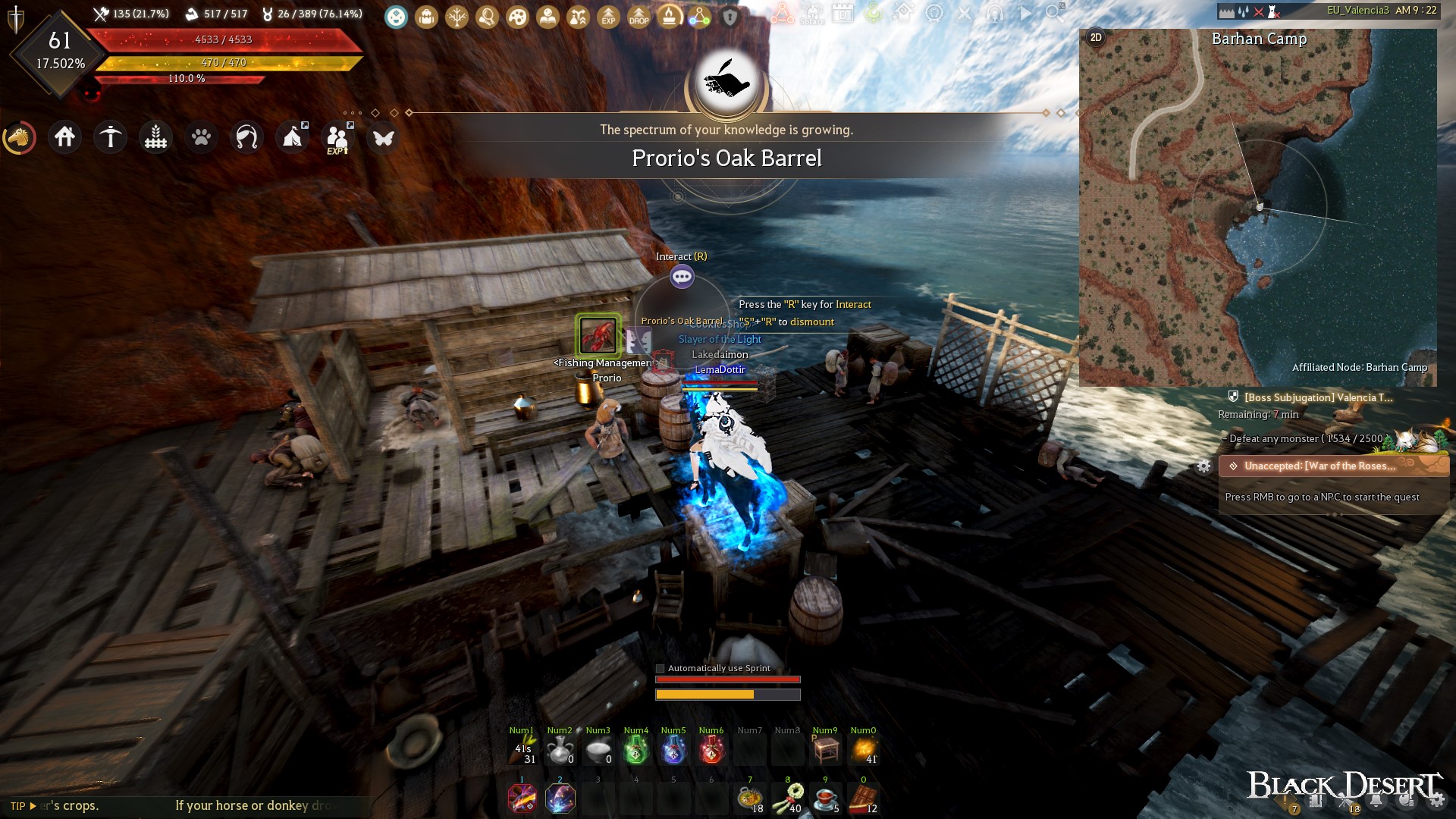
Task: Select the Num9 hotbar table item
Action: tap(825, 750)
